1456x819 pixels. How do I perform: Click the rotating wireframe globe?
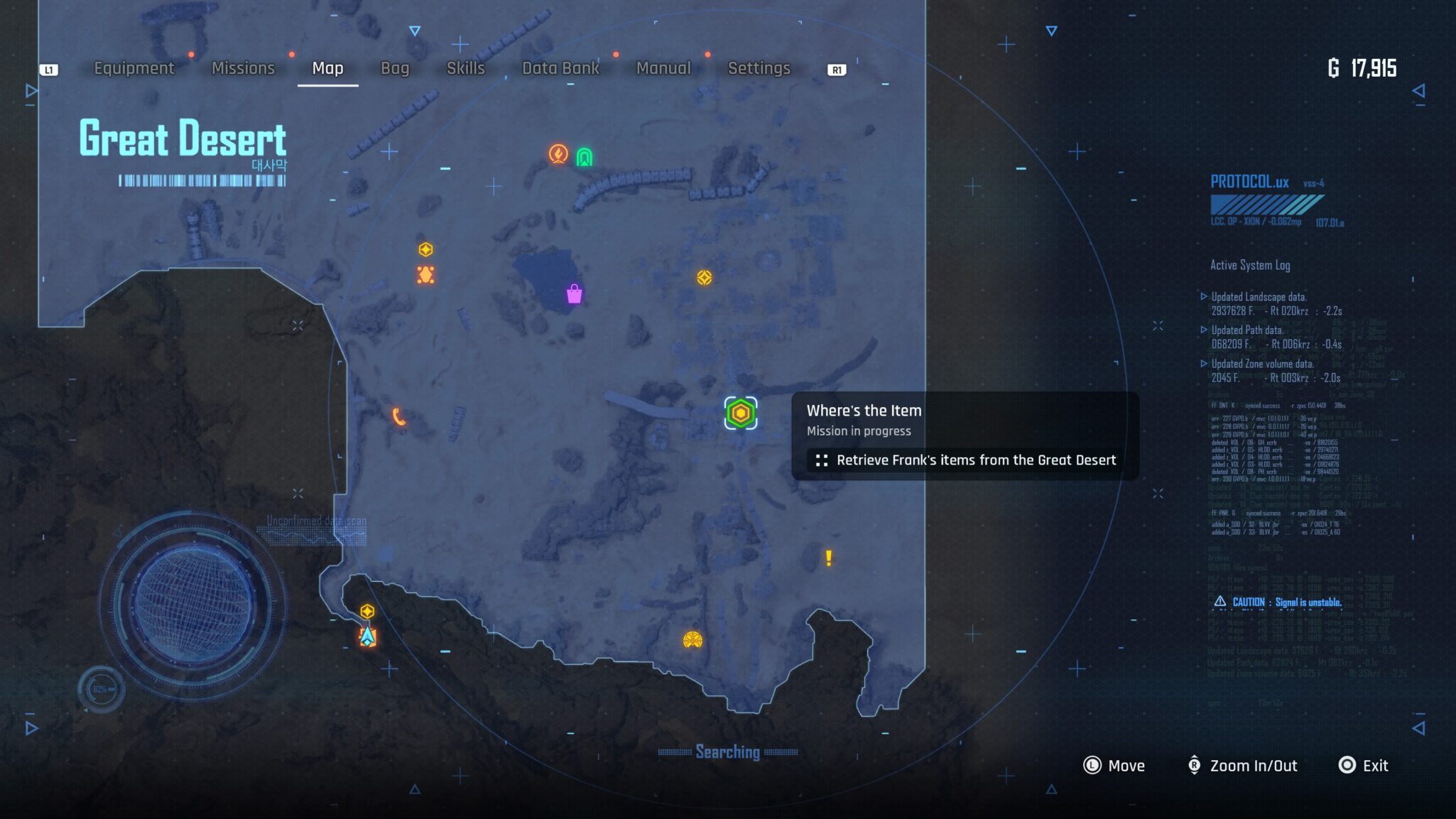click(x=192, y=604)
